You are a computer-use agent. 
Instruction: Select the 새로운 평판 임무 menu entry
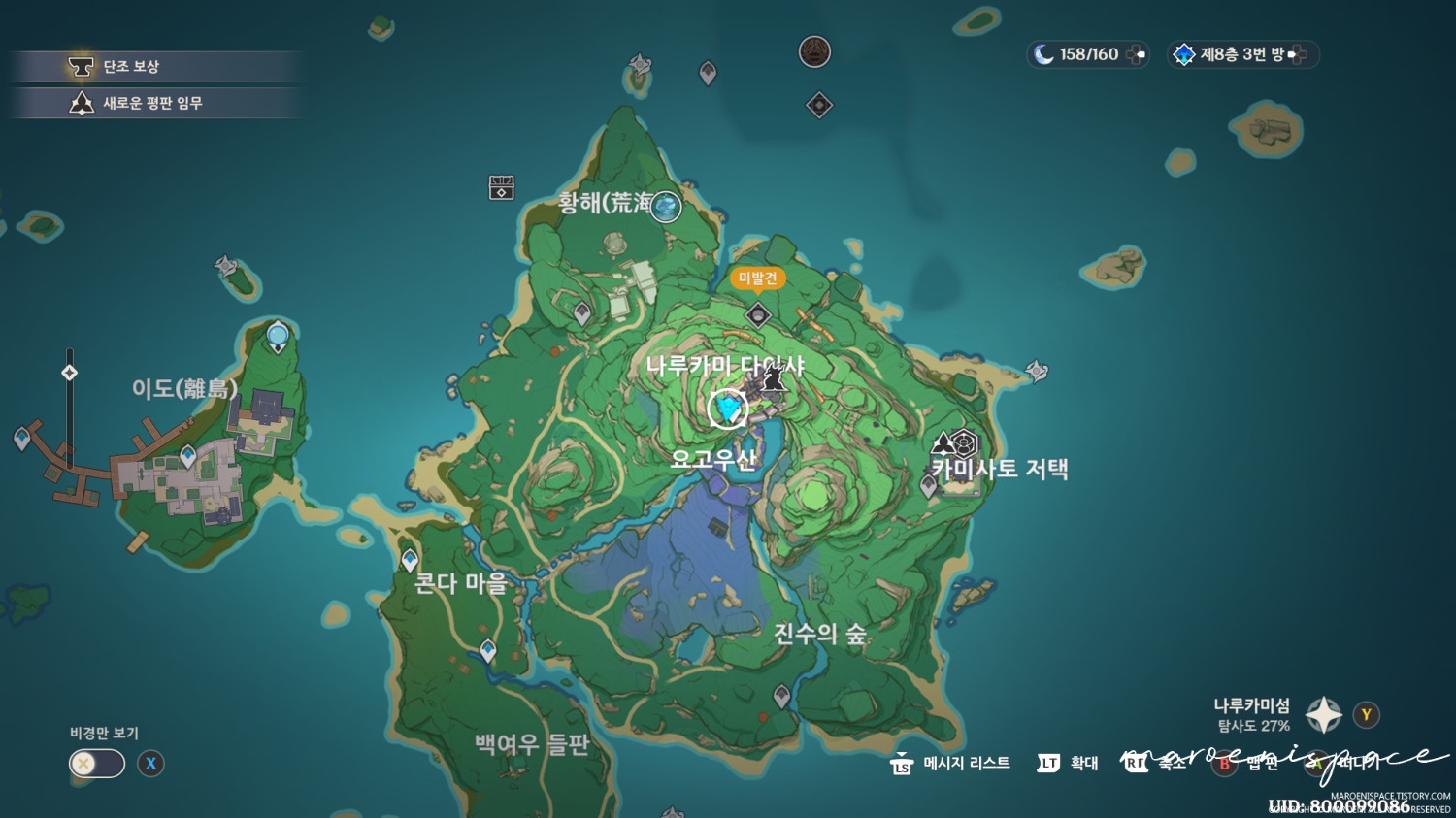155,103
